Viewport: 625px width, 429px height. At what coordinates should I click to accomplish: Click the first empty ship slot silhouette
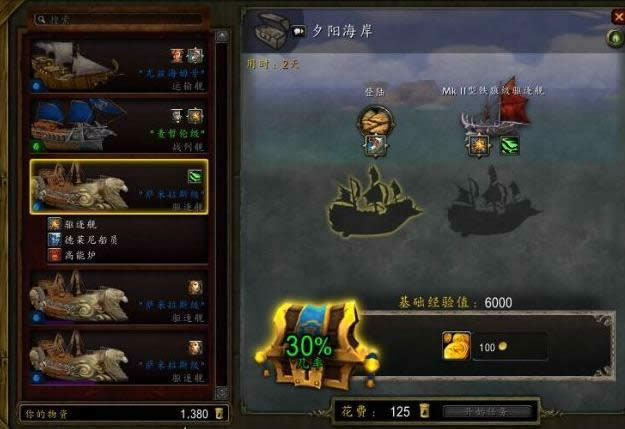tap(375, 203)
